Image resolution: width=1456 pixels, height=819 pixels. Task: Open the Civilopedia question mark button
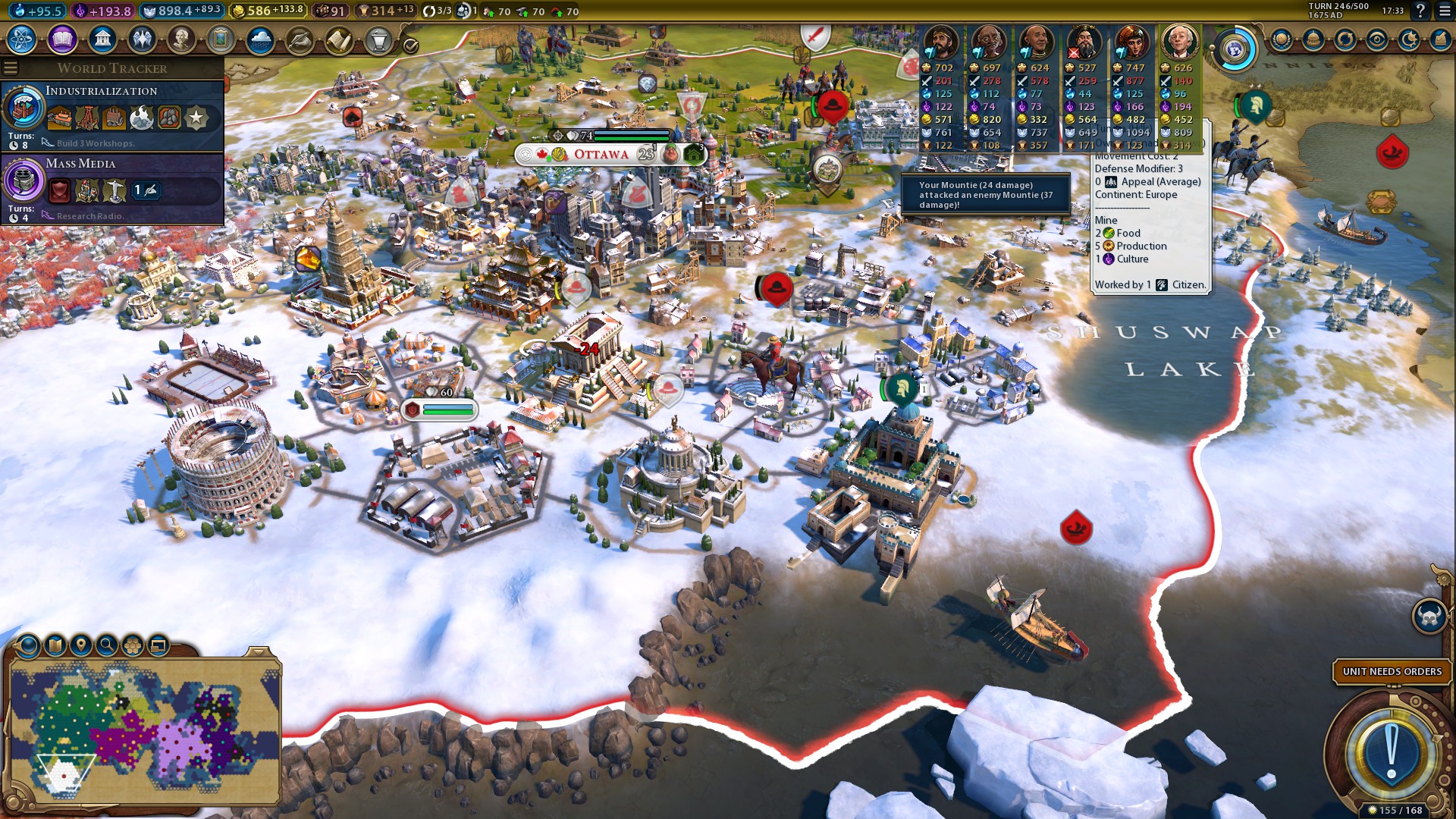1420,11
